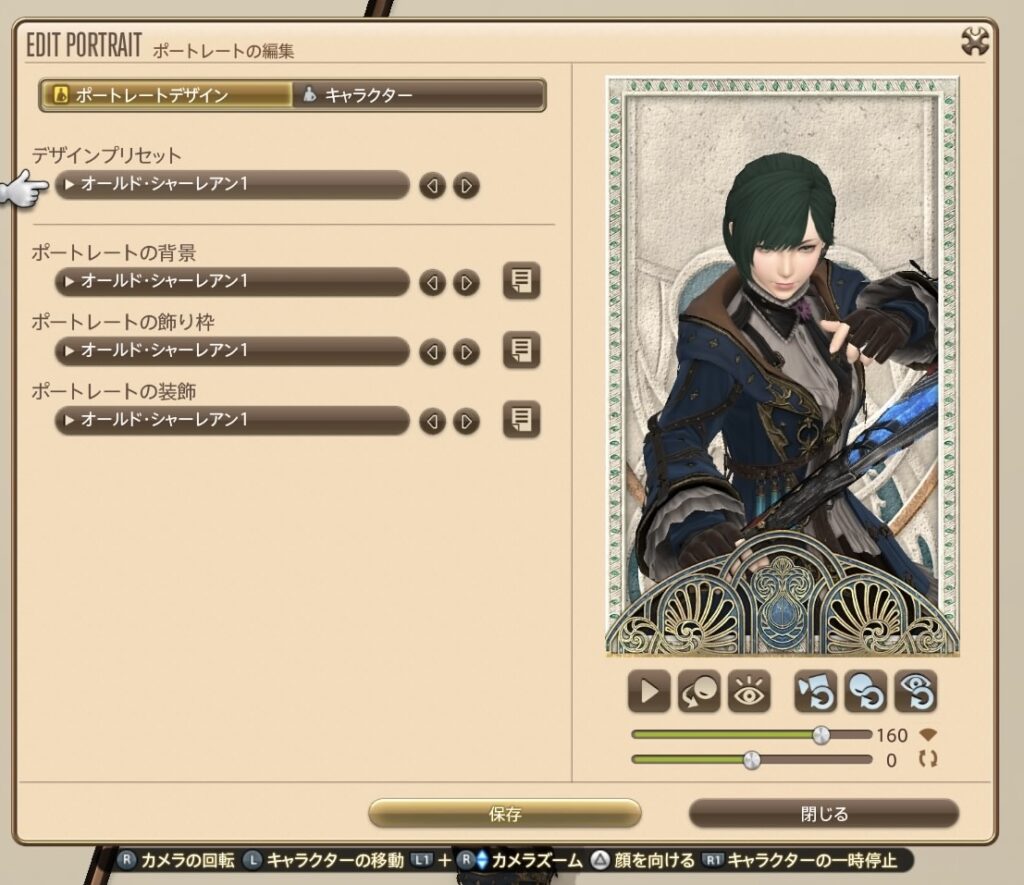Open the ポートレートの飾り枠 dropdown
1024x885 pixels.
232,351
